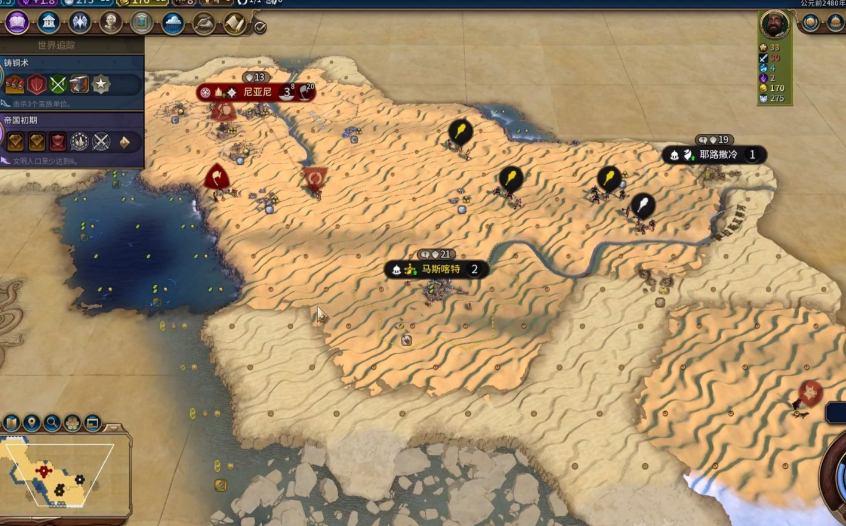
Task: Open the government winged icon
Action: [x=79, y=21]
